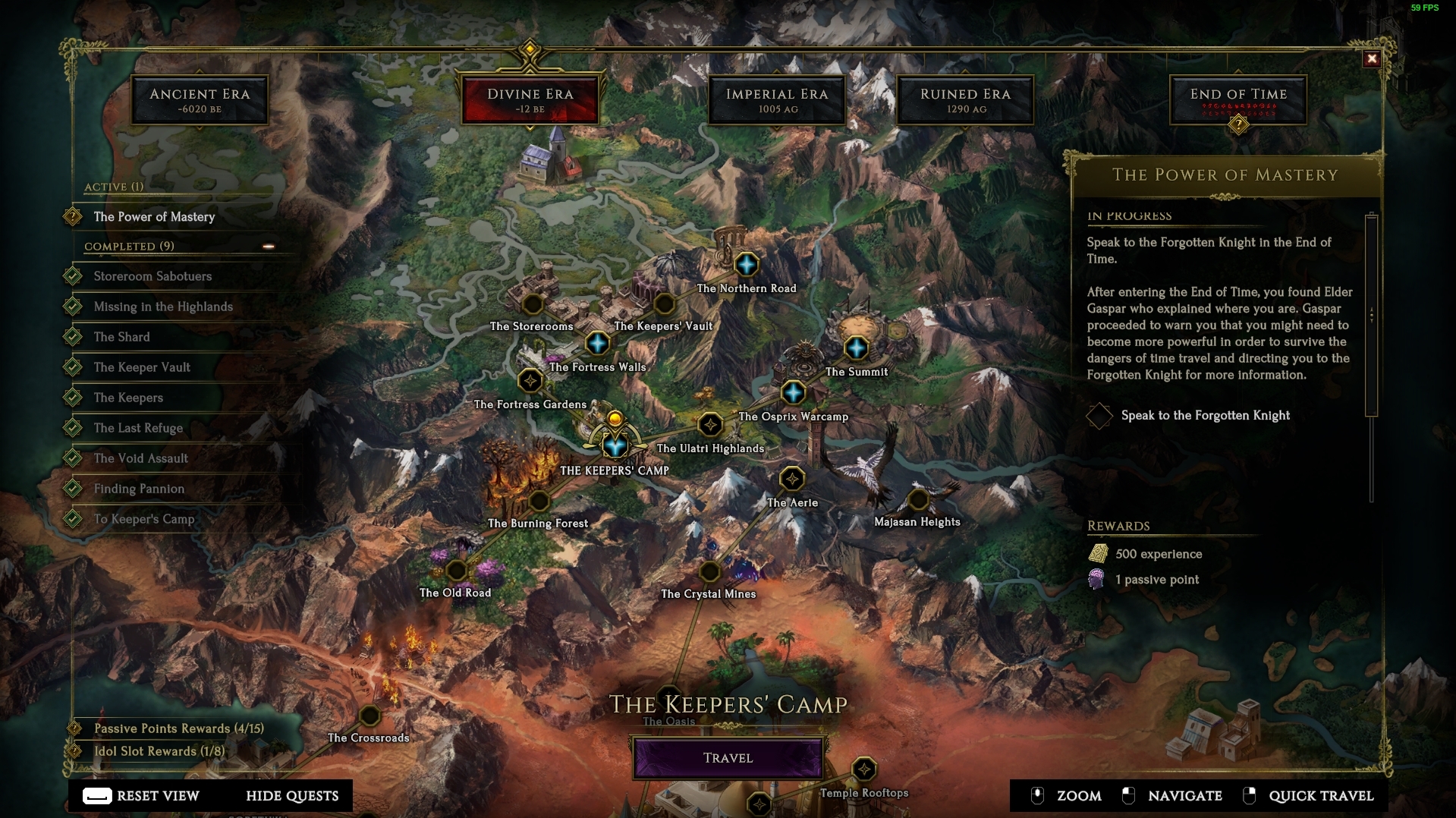Click the checkmark beside The Shard quest
Viewport: 1456px width, 818px height.
(x=74, y=336)
